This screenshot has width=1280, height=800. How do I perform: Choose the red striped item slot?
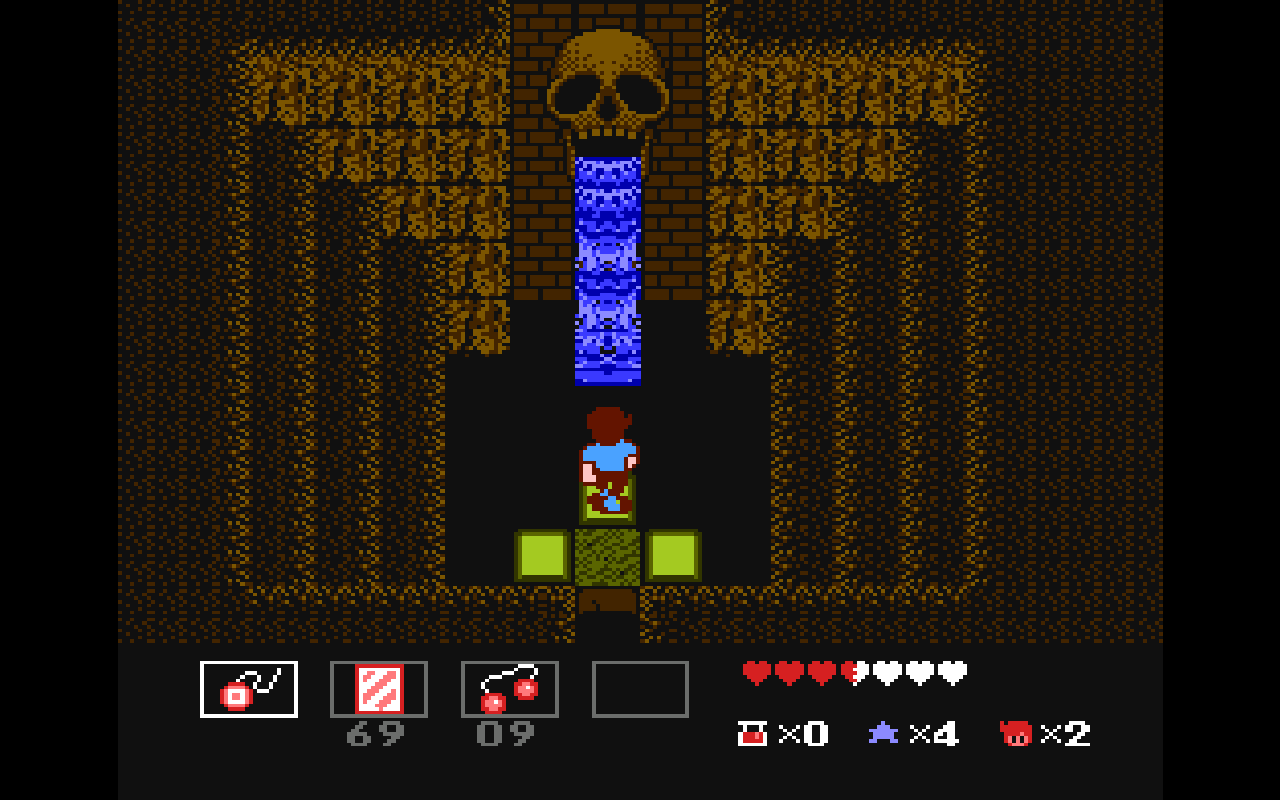point(379,689)
